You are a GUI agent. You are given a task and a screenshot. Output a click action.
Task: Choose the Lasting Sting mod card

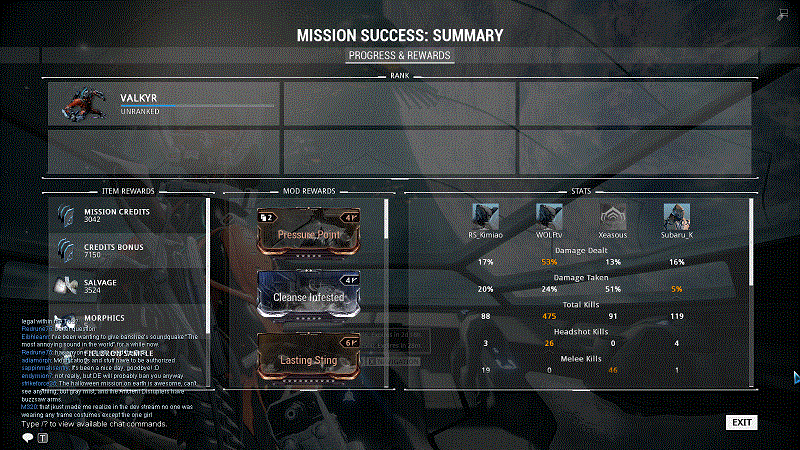[309, 355]
